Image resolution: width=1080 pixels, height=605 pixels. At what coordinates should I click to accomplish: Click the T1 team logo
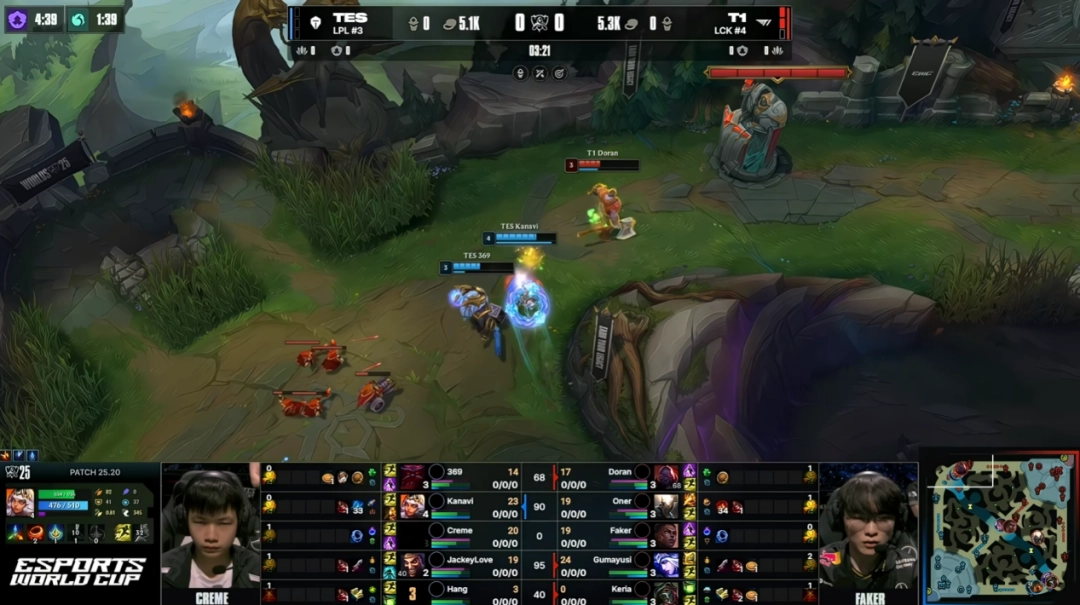[x=764, y=22]
